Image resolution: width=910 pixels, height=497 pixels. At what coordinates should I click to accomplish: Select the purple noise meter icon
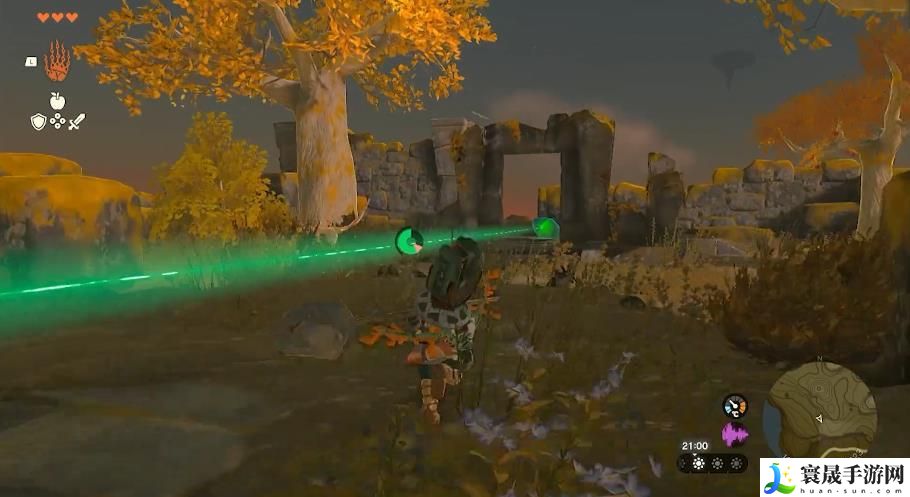click(x=735, y=433)
